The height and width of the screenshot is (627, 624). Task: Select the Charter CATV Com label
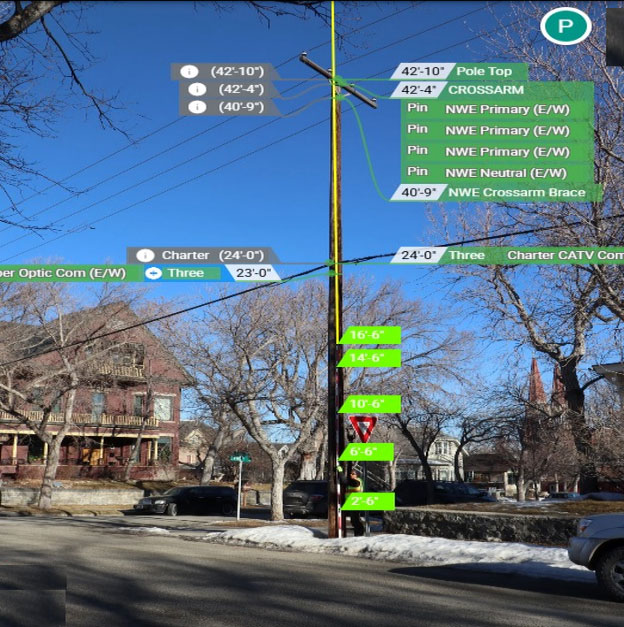(x=563, y=255)
